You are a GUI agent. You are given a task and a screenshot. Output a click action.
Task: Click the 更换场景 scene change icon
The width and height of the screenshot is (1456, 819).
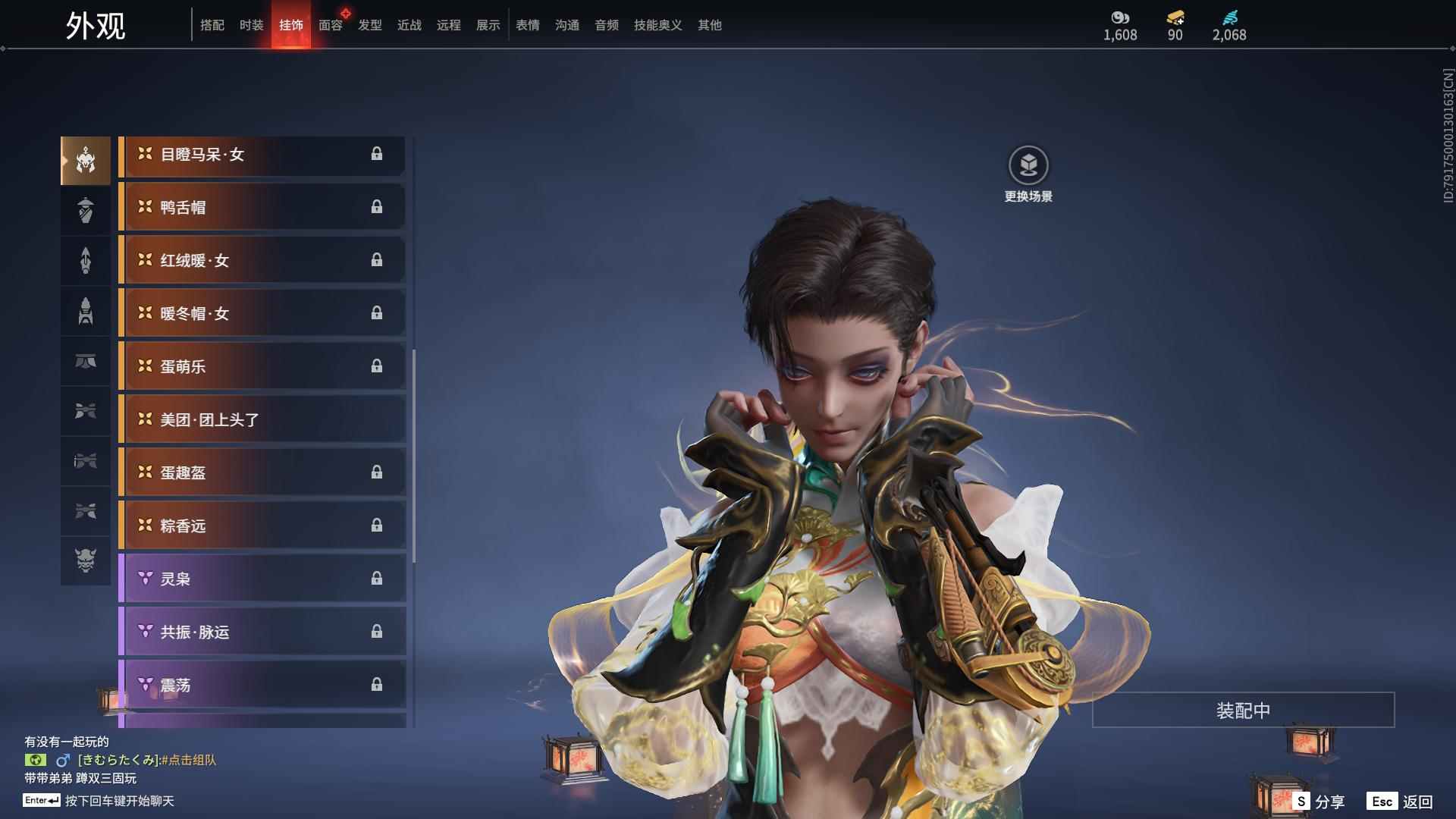1028,165
